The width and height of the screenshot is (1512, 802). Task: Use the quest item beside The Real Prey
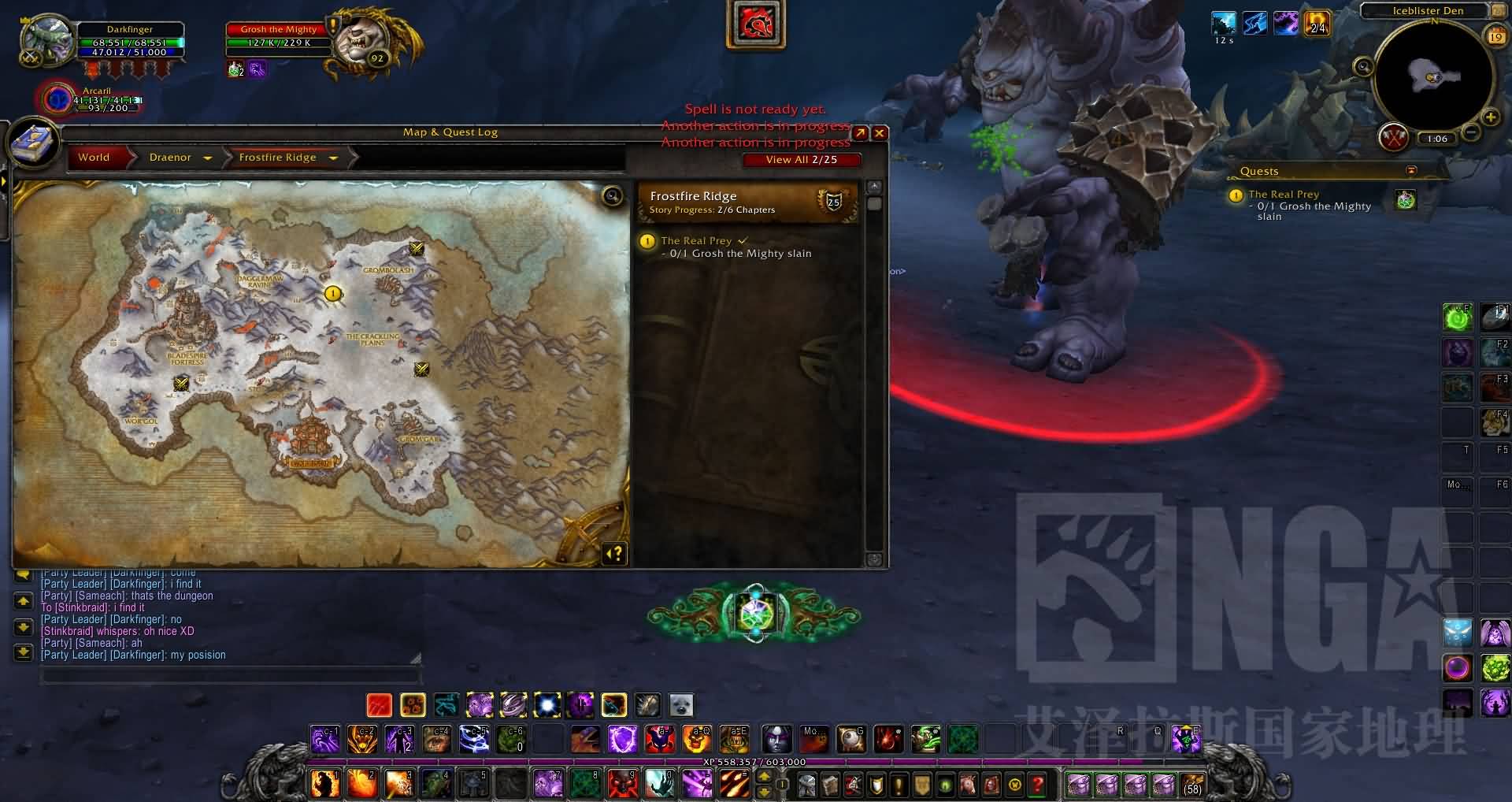pyautogui.click(x=1405, y=200)
